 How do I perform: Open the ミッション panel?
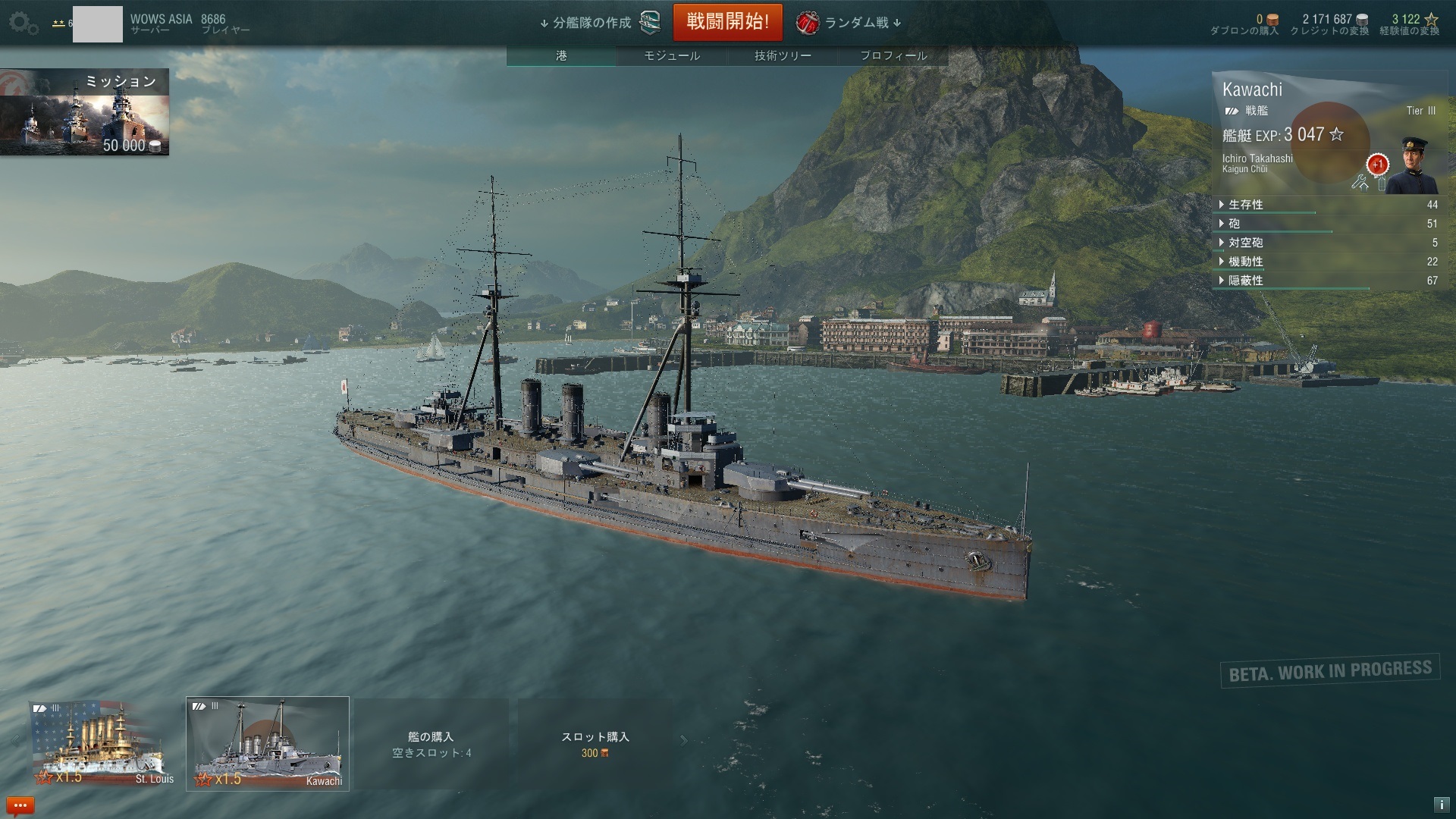(x=84, y=112)
